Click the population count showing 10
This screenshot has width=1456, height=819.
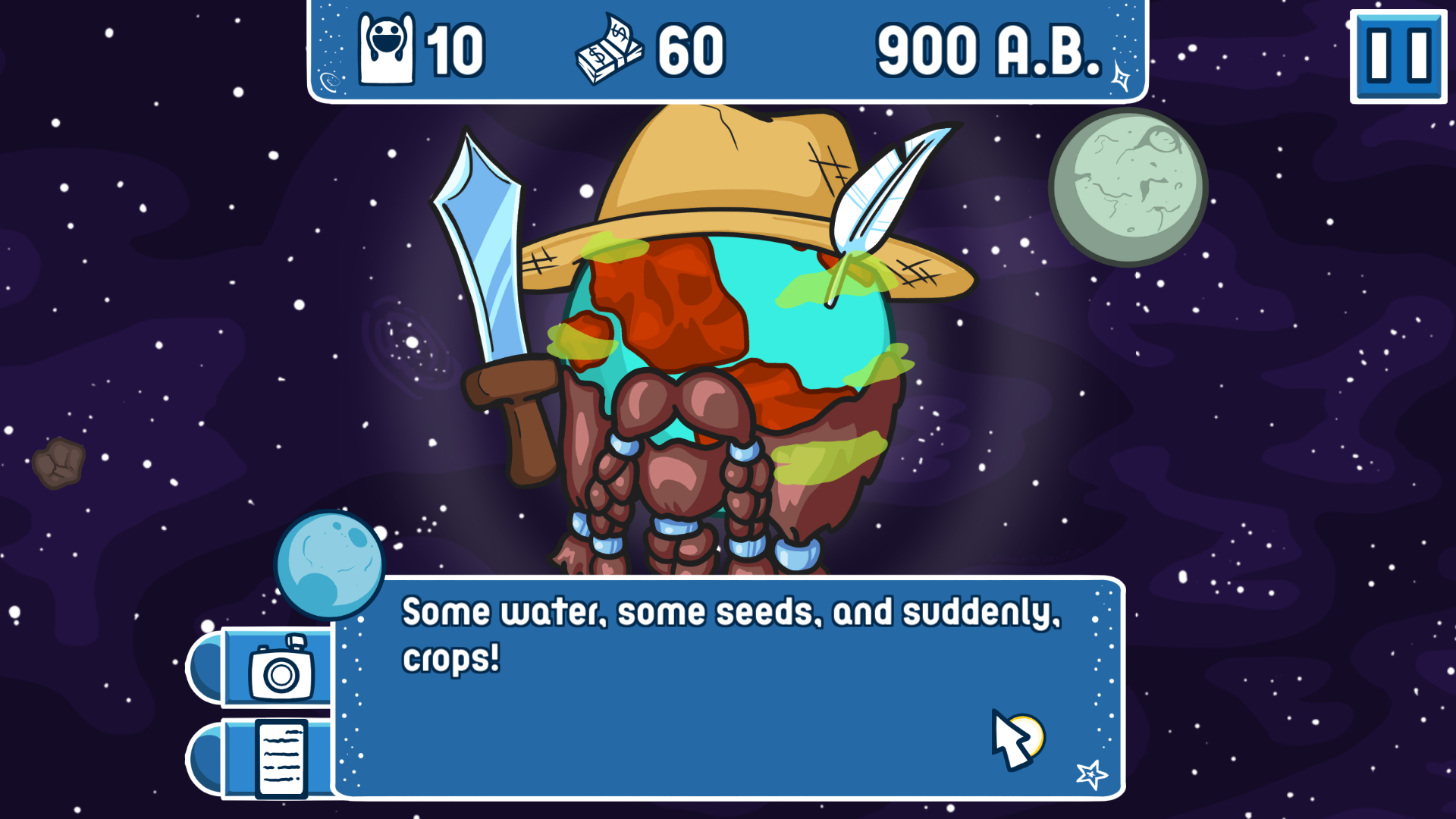pos(455,49)
